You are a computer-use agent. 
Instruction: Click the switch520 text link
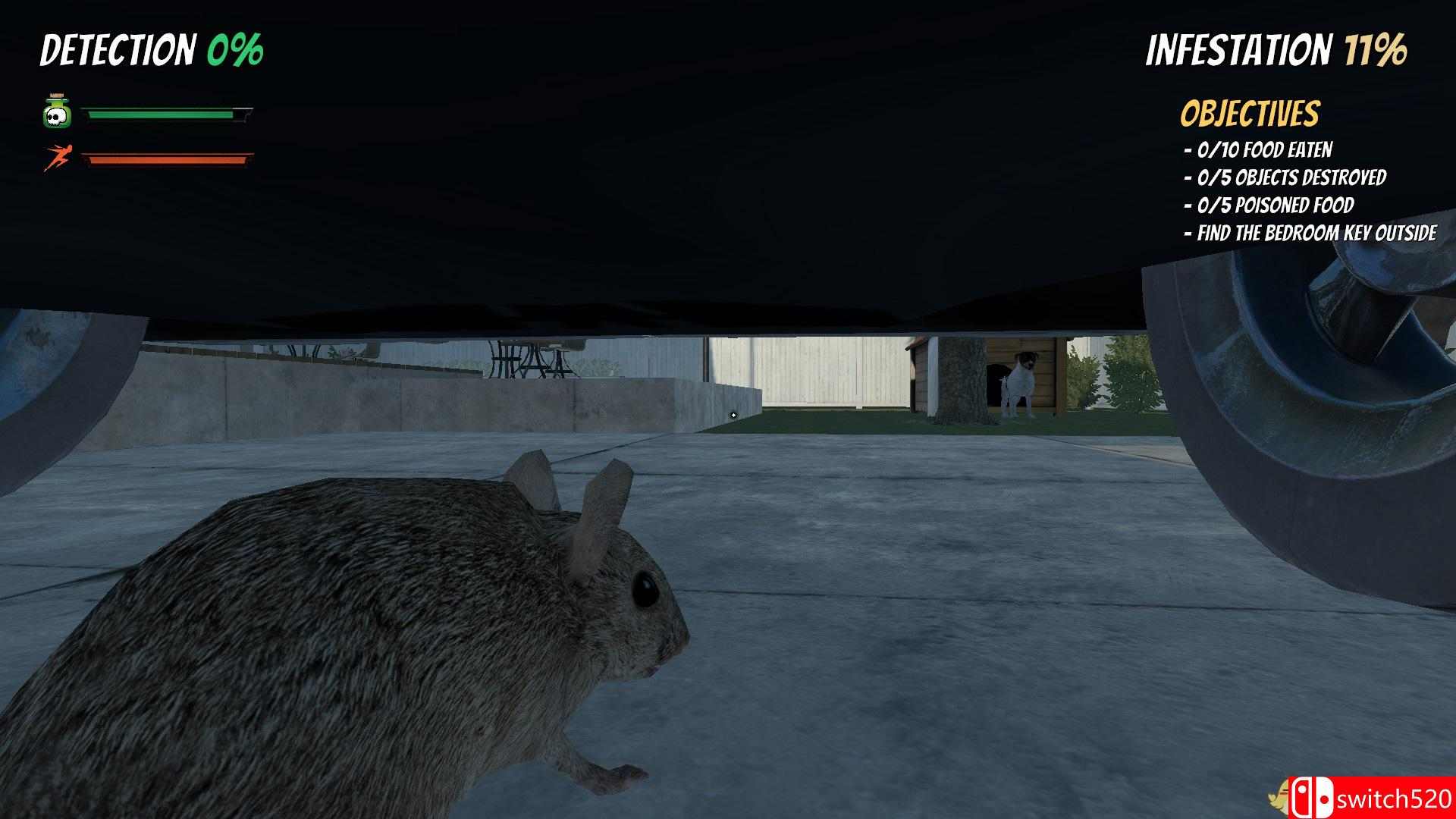click(x=1395, y=799)
